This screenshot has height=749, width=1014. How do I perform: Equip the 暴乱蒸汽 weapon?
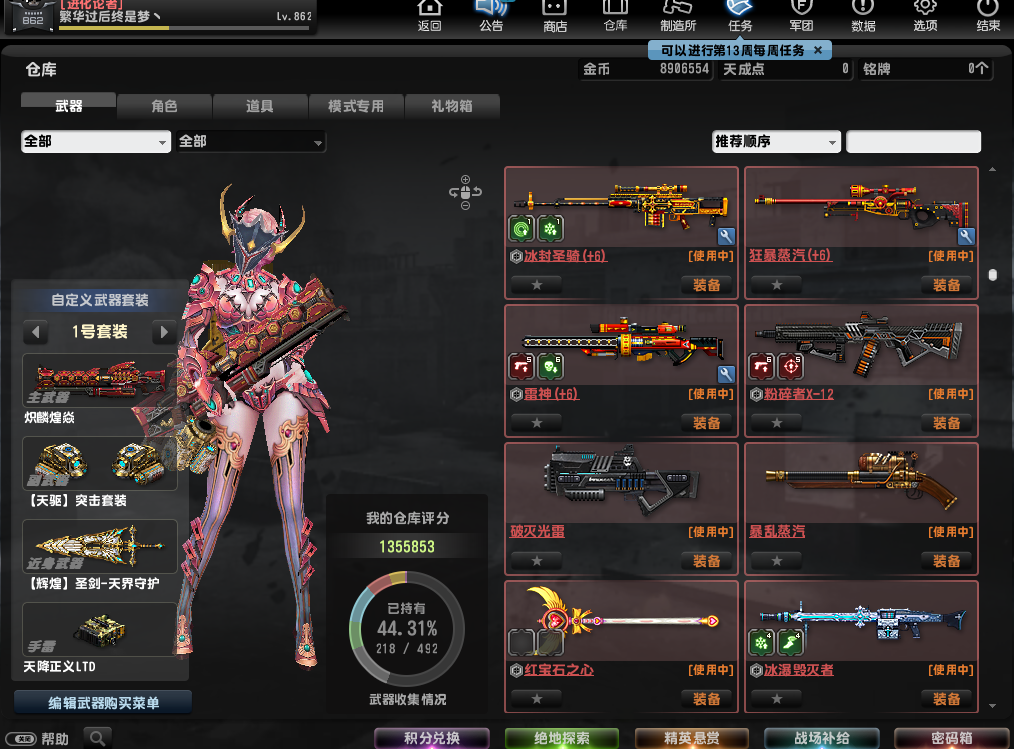point(947,561)
